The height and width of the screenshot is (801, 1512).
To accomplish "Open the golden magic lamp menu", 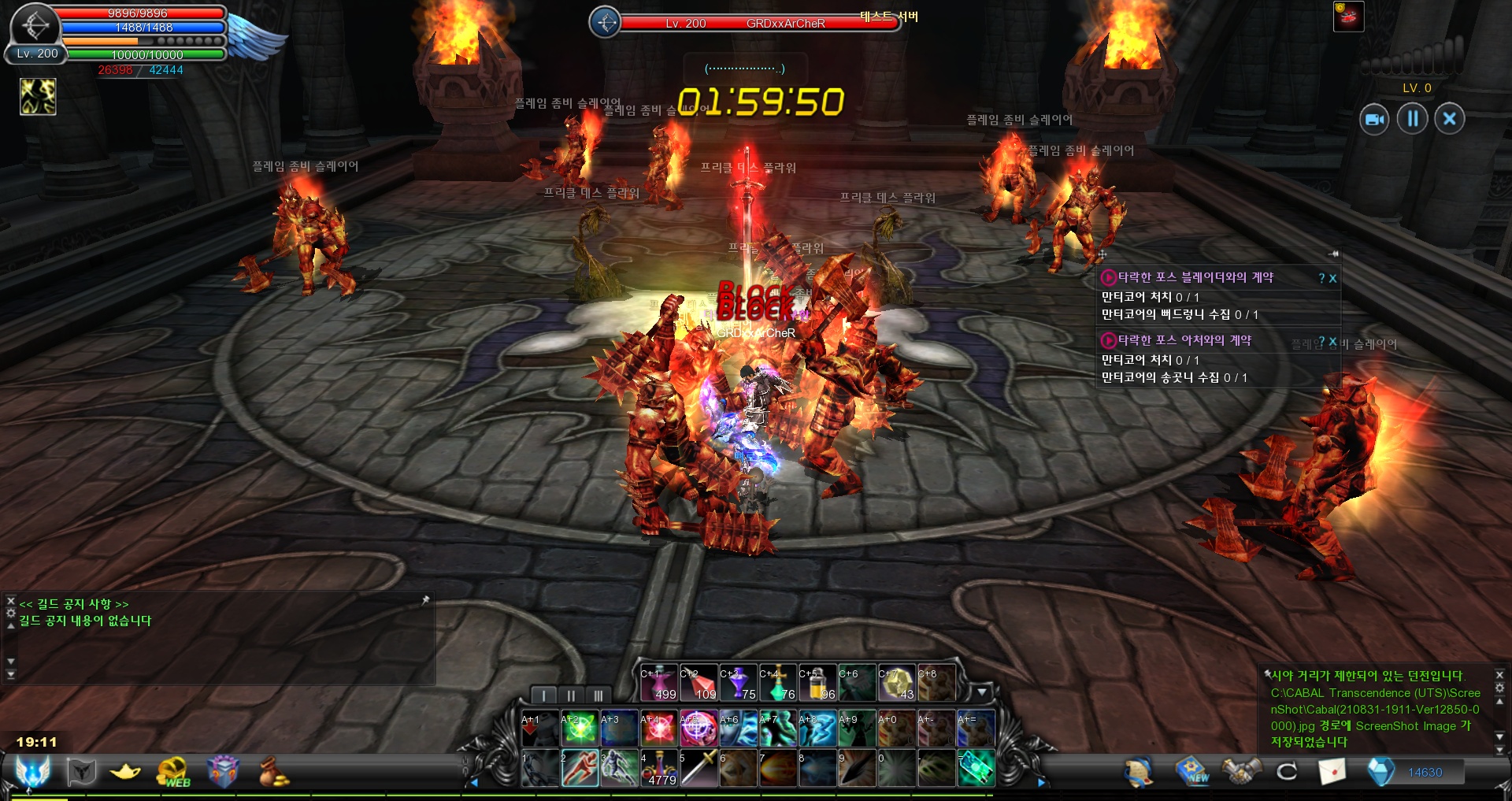I will click(125, 772).
